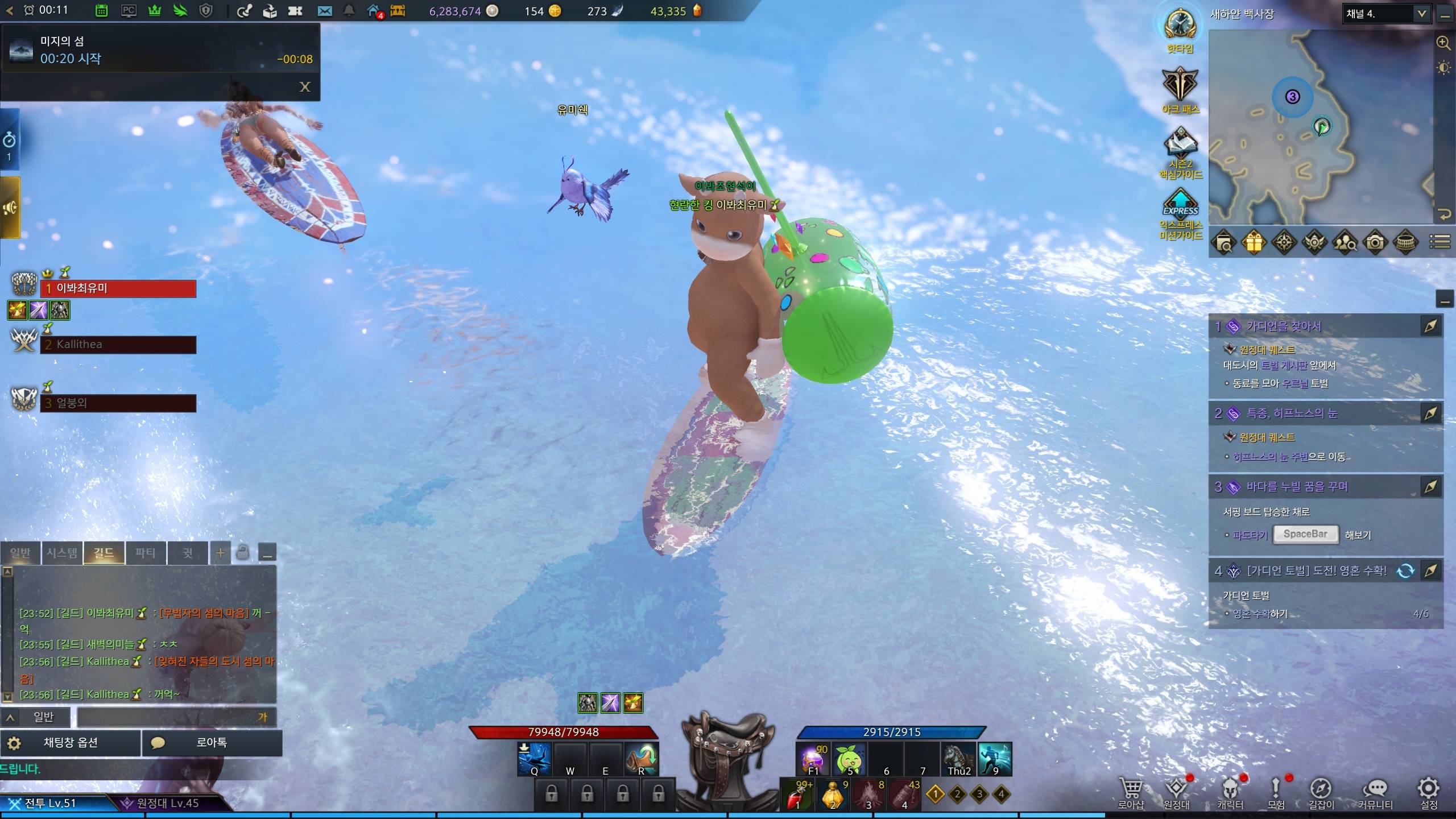Close the 미지의 섬 event notification
1456x819 pixels.
click(x=305, y=87)
